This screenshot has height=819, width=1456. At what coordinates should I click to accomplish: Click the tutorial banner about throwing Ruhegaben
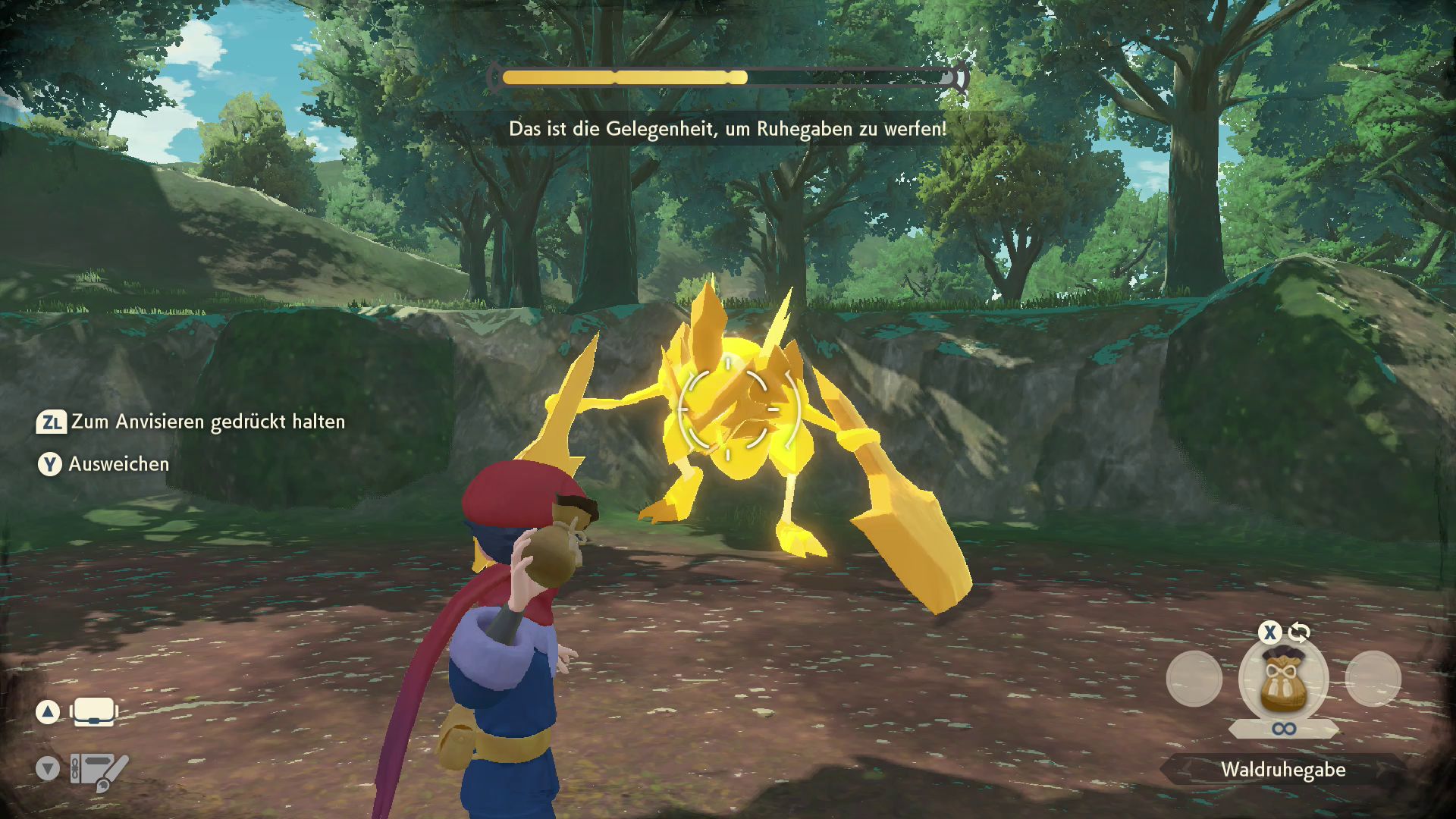(x=726, y=129)
